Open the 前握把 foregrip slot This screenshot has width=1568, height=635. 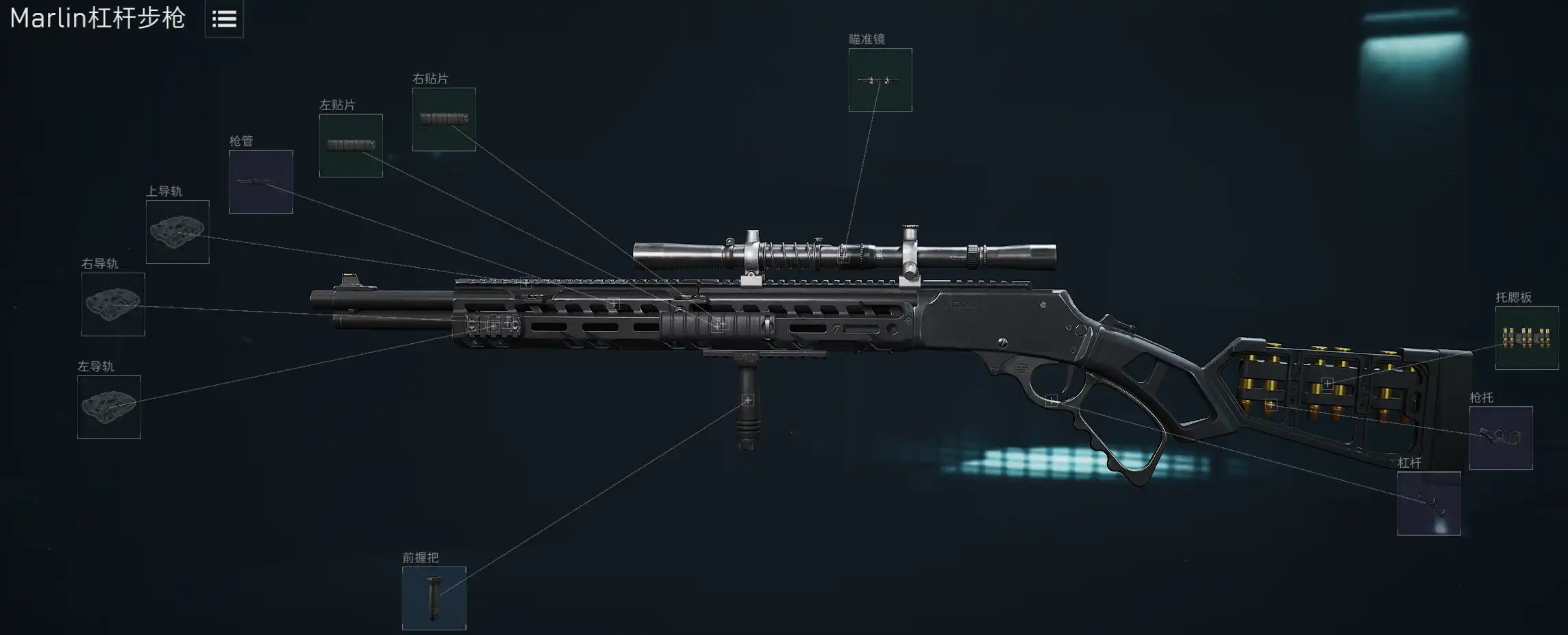click(x=434, y=598)
